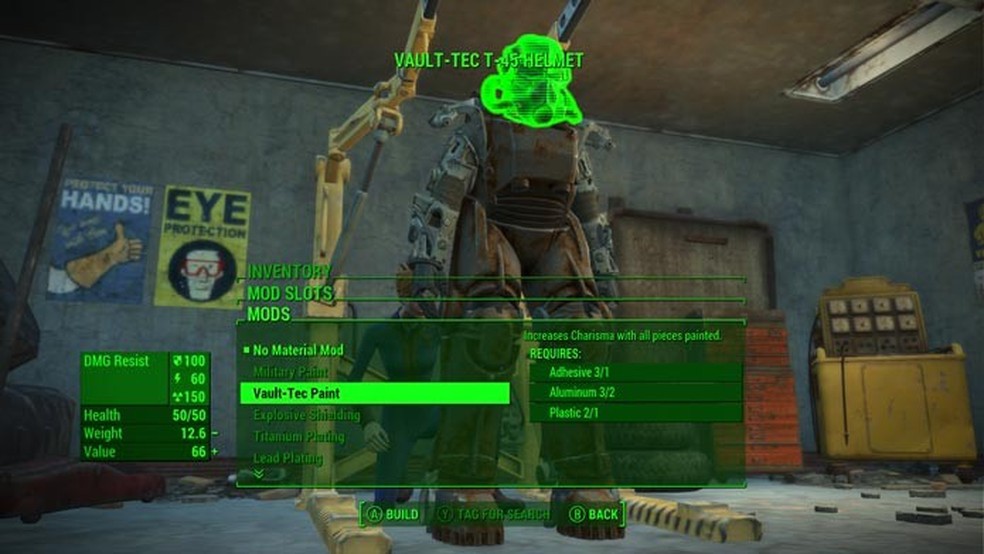Select Lead Plating in the mods list
Image resolution: width=984 pixels, height=554 pixels.
pos(287,458)
